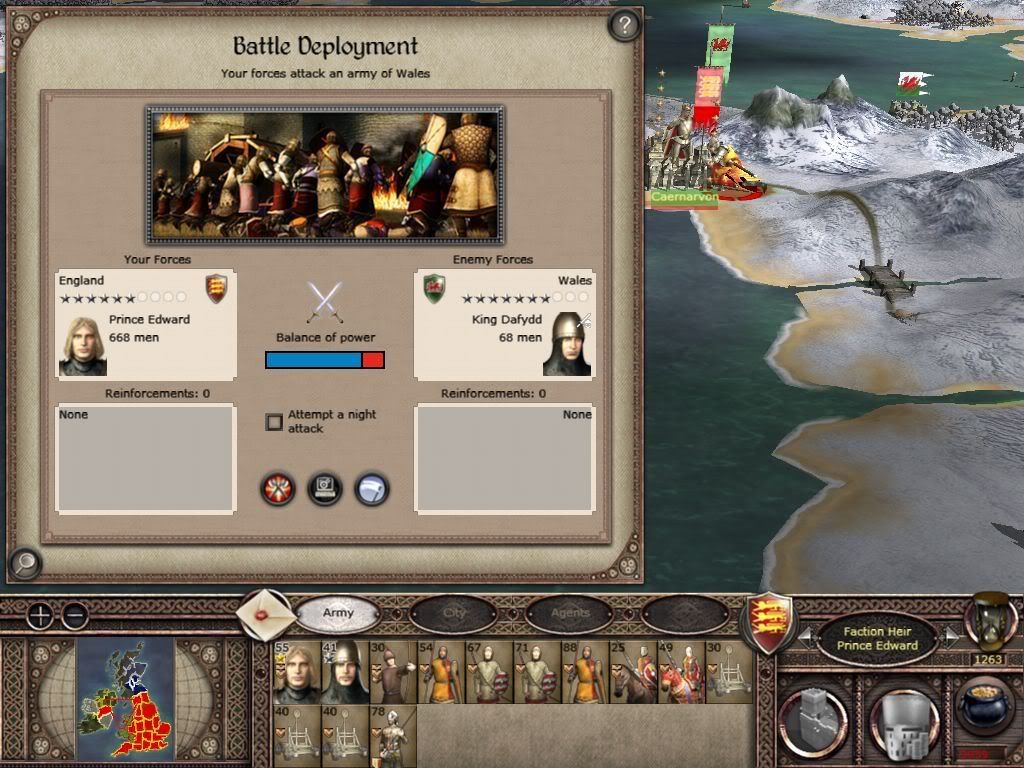1024x768 pixels.
Task: Auto-resolve the battle with the computer icon
Action: pyautogui.click(x=325, y=489)
